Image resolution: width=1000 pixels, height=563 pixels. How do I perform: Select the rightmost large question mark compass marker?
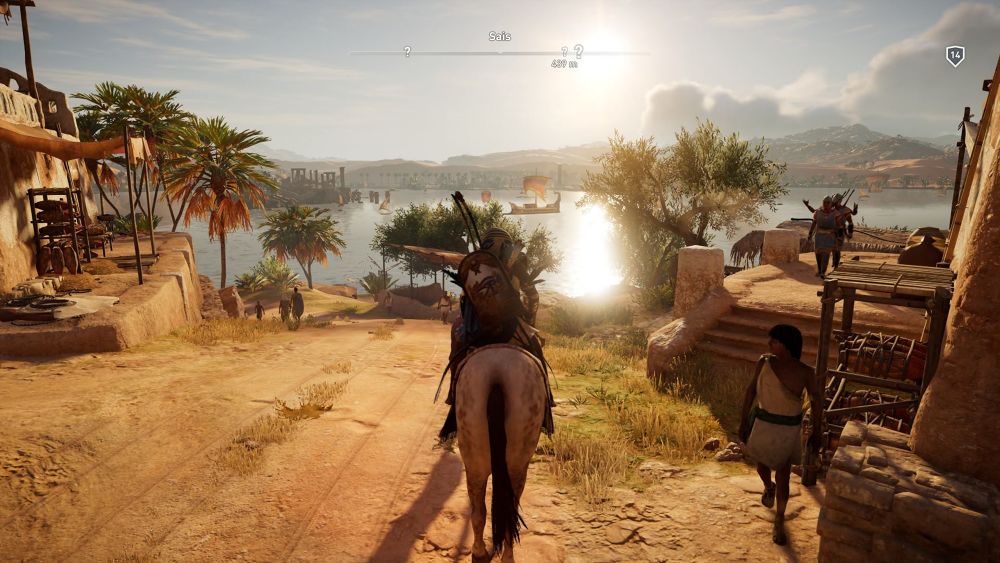(578, 50)
